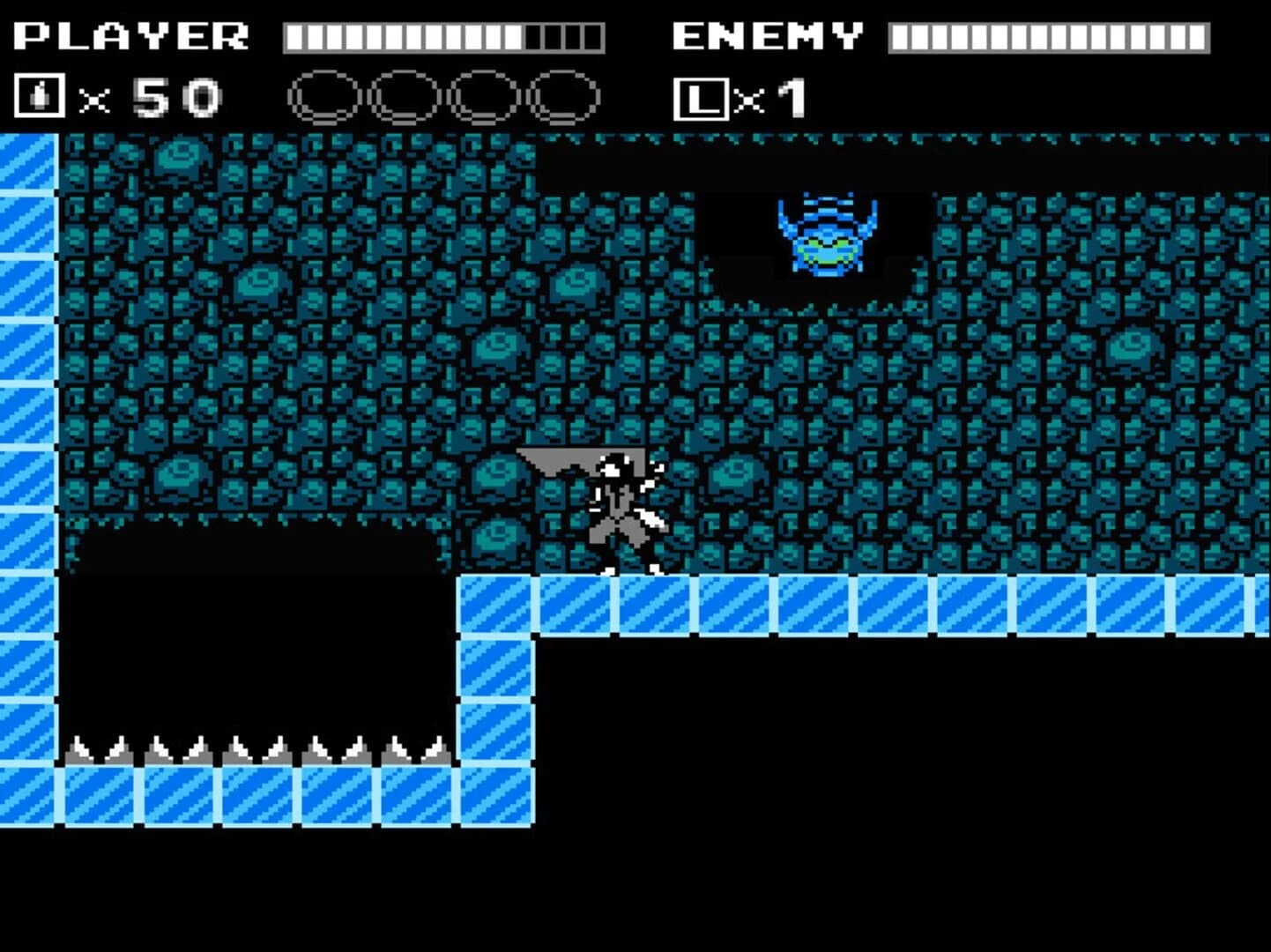Image resolution: width=1271 pixels, height=952 pixels.
Task: Click the grey spikes on the pit floor
Action: [256, 749]
